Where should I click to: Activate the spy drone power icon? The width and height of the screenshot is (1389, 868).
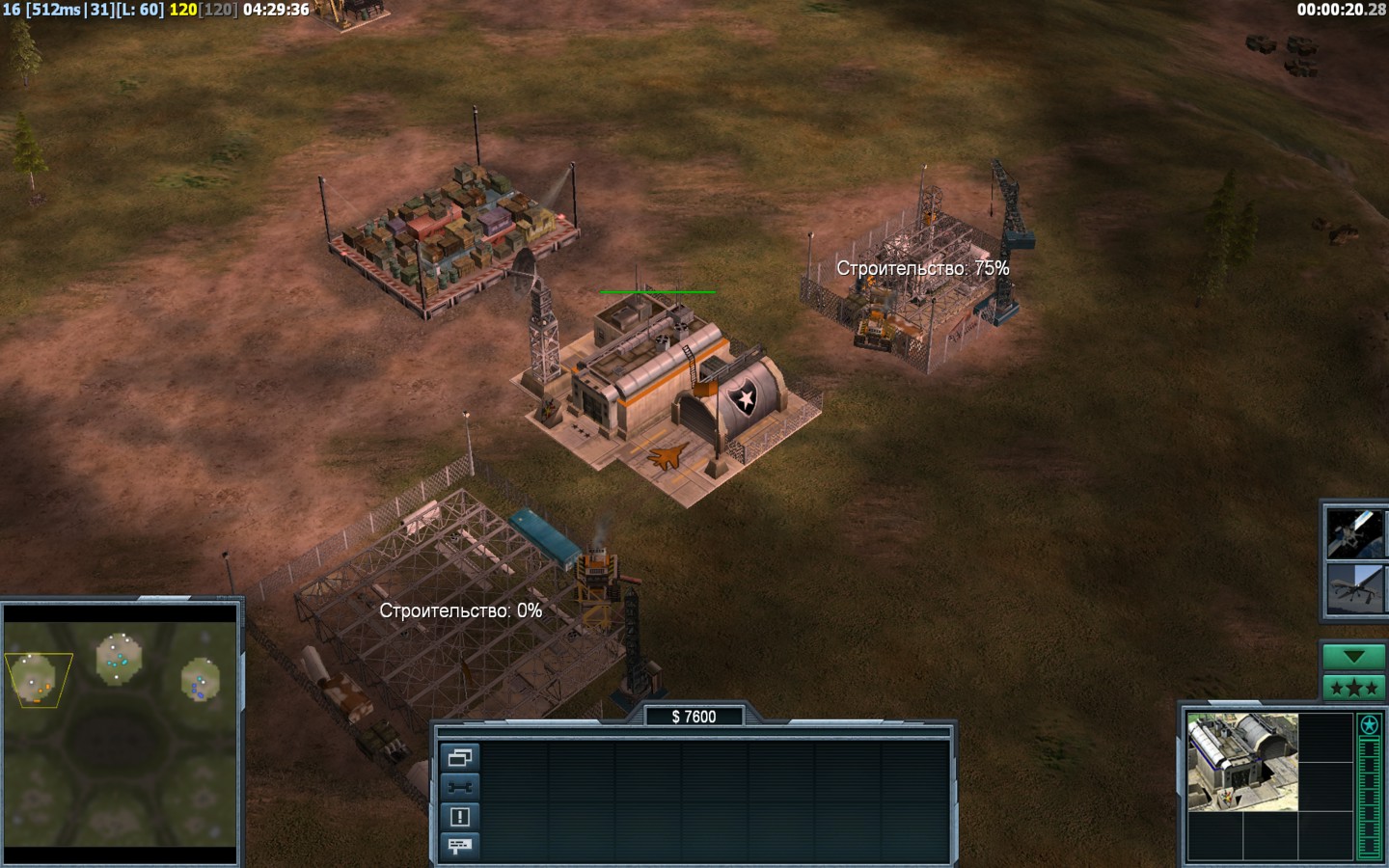(x=1354, y=588)
